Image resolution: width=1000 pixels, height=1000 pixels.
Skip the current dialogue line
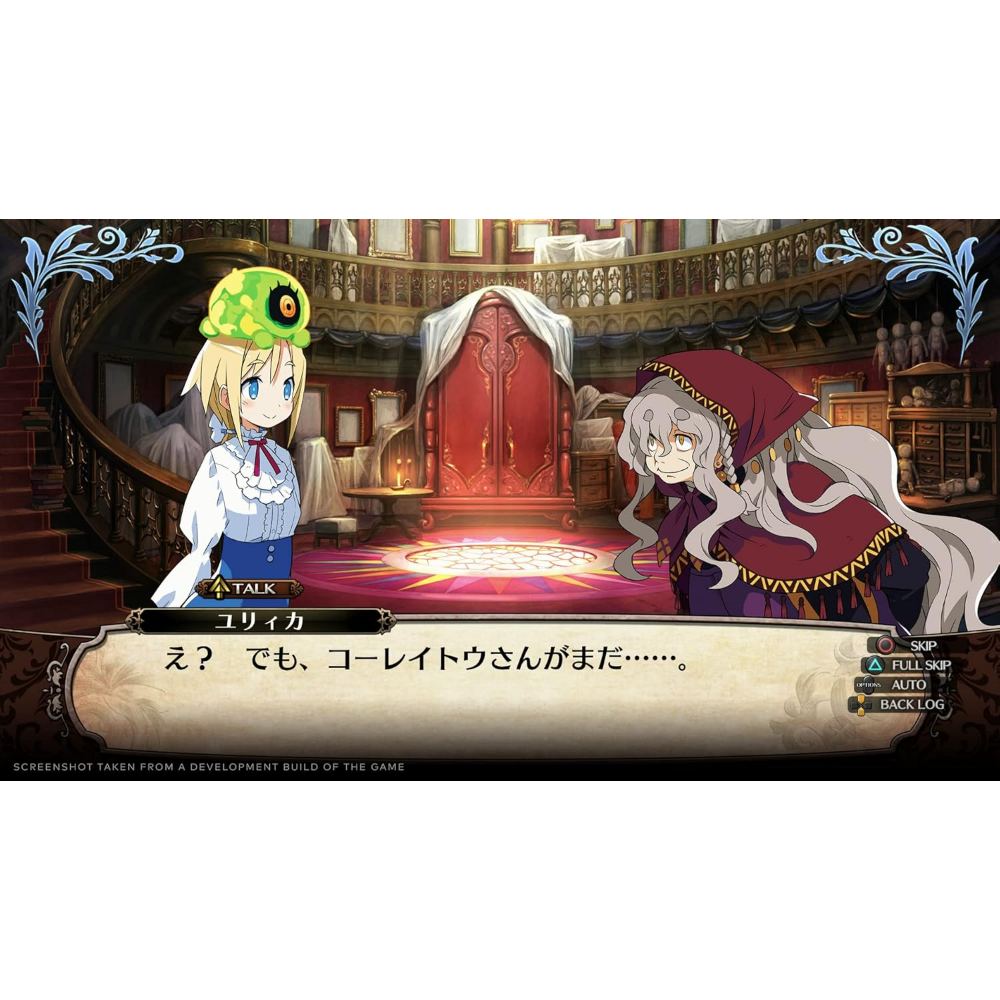(x=908, y=645)
